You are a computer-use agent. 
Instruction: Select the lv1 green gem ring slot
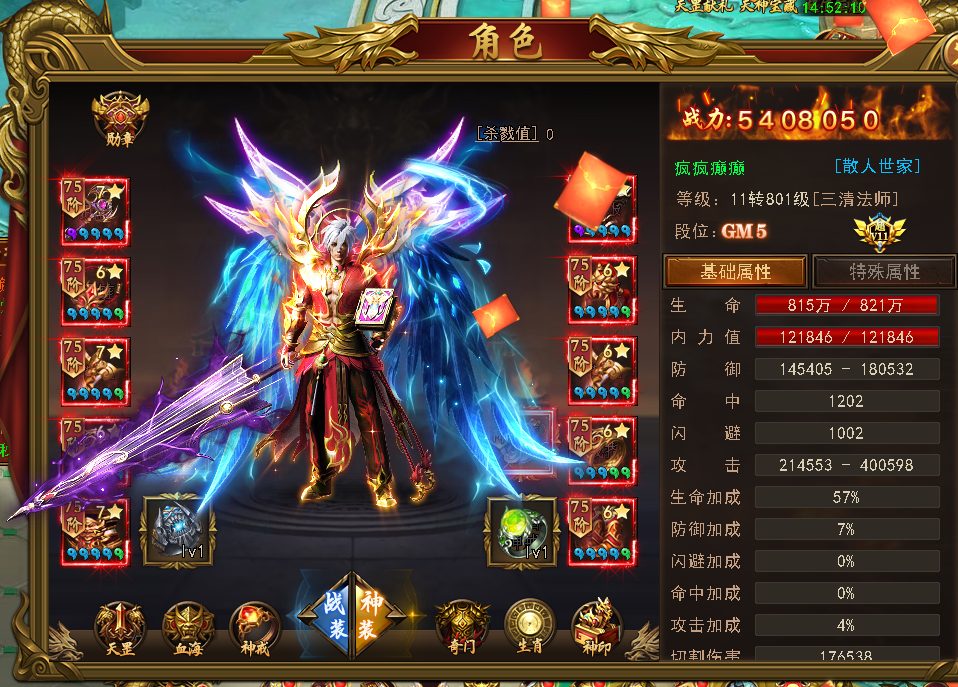[x=522, y=529]
